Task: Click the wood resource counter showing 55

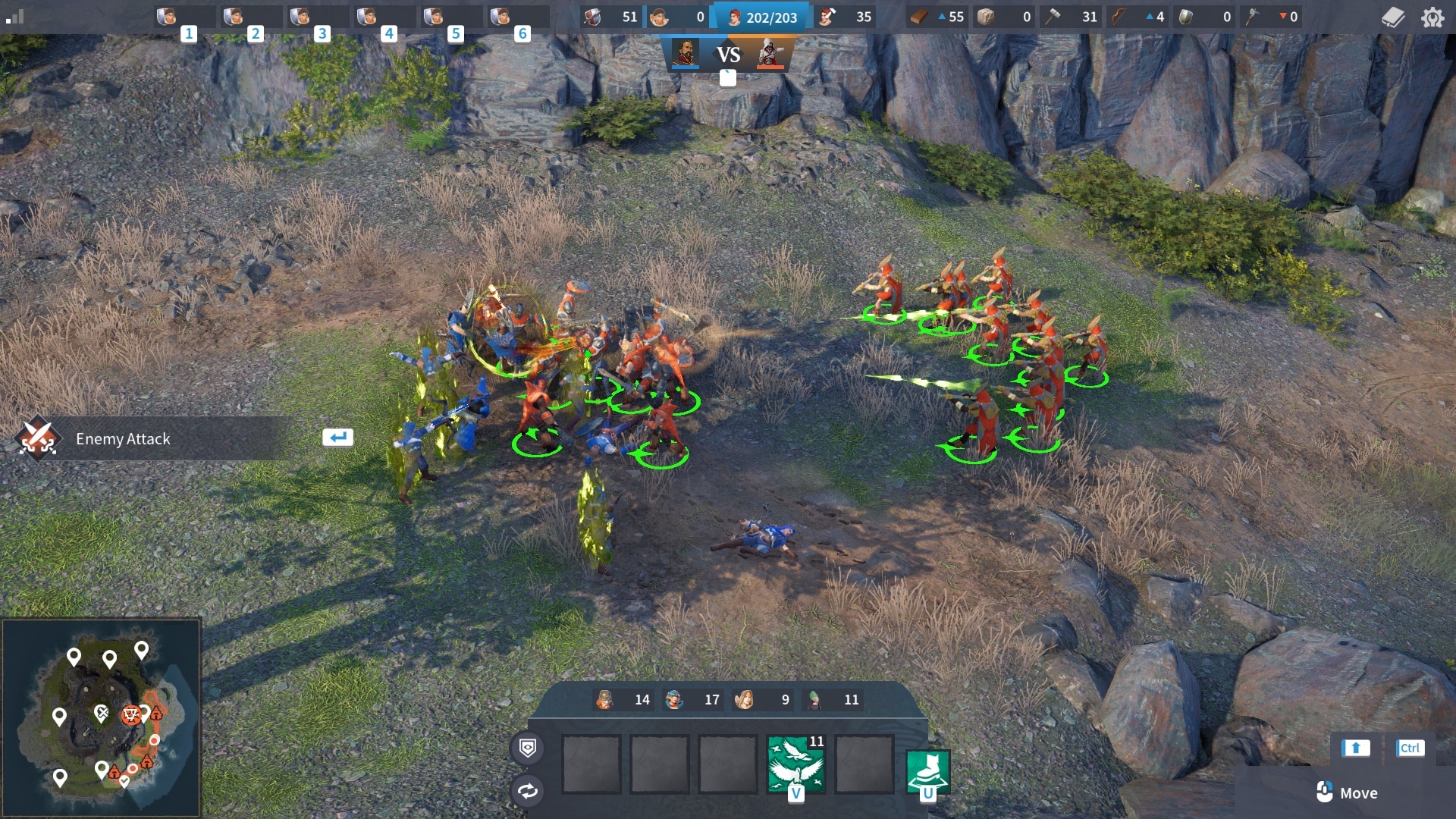Action: pyautogui.click(x=939, y=17)
